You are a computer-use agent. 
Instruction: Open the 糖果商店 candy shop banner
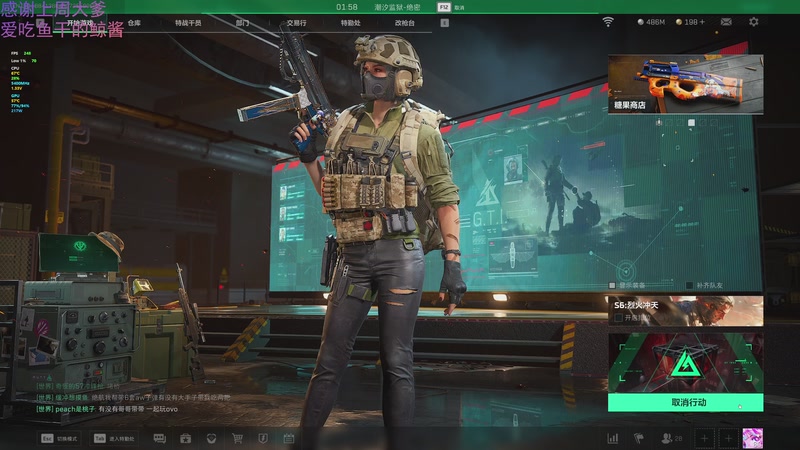[x=685, y=84]
